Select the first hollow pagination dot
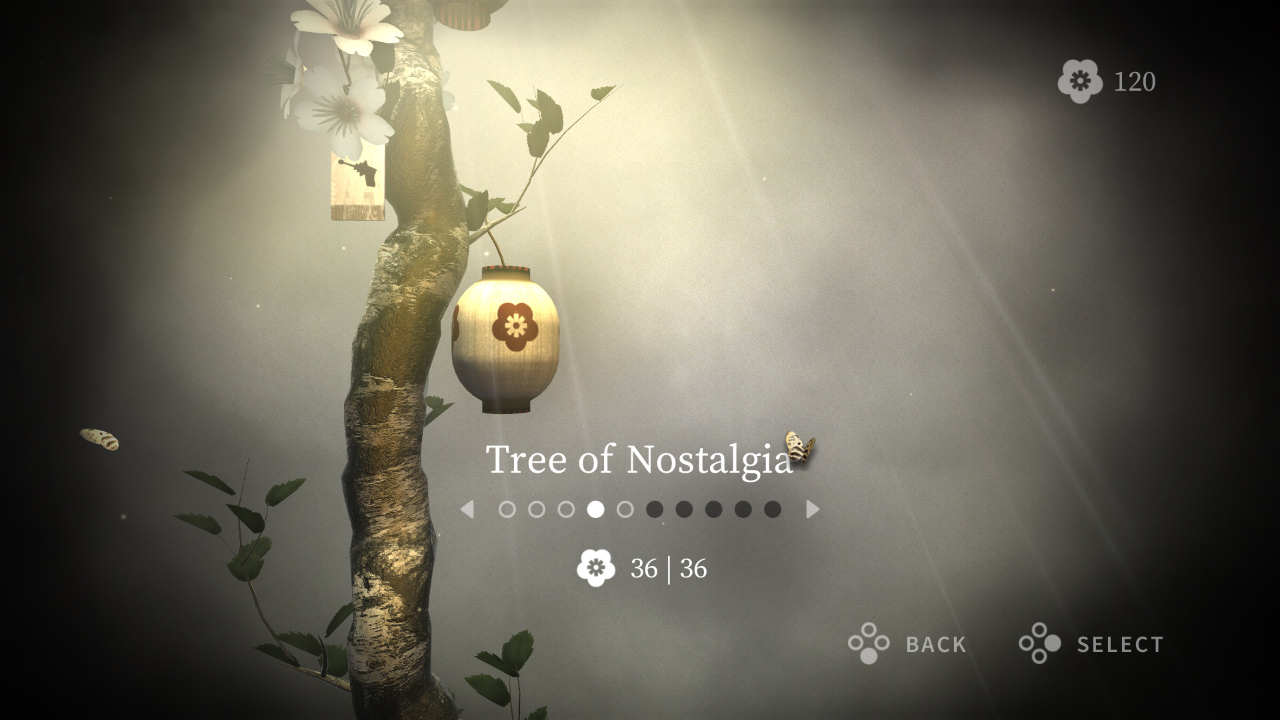The height and width of the screenshot is (720, 1280). 506,510
